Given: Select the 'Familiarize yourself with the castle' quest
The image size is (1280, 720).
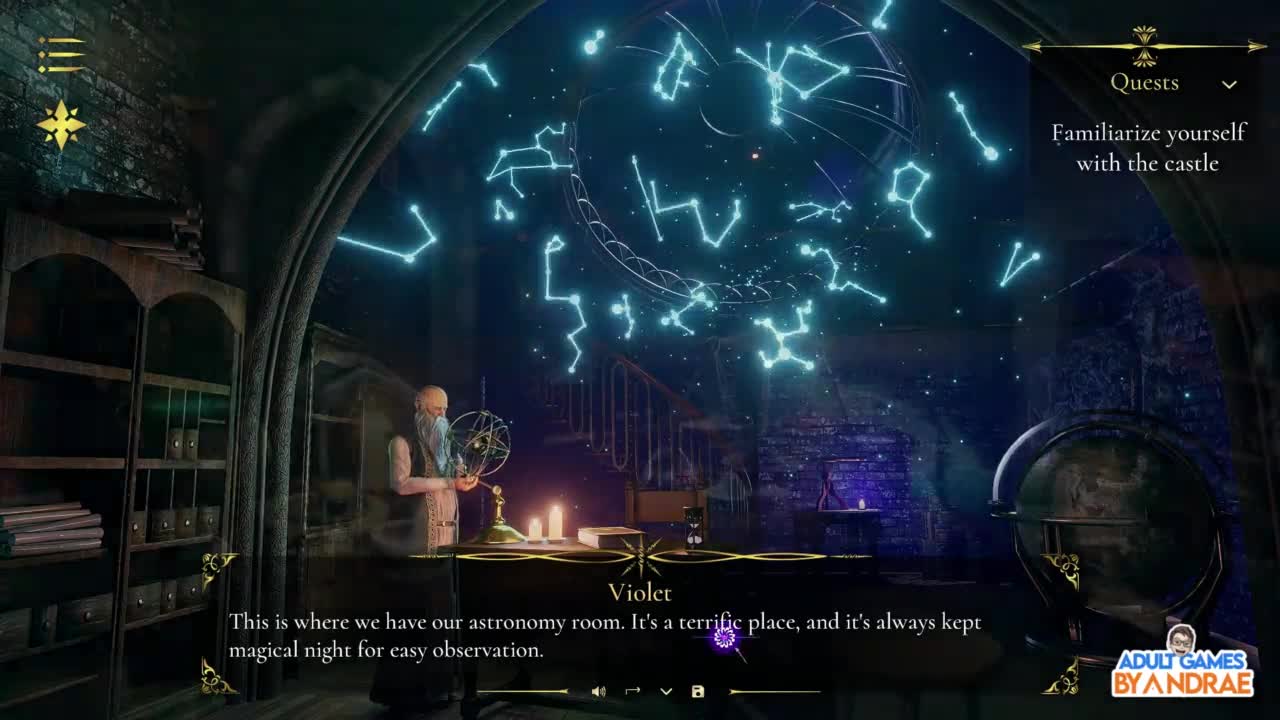Looking at the screenshot, I should click(x=1147, y=148).
